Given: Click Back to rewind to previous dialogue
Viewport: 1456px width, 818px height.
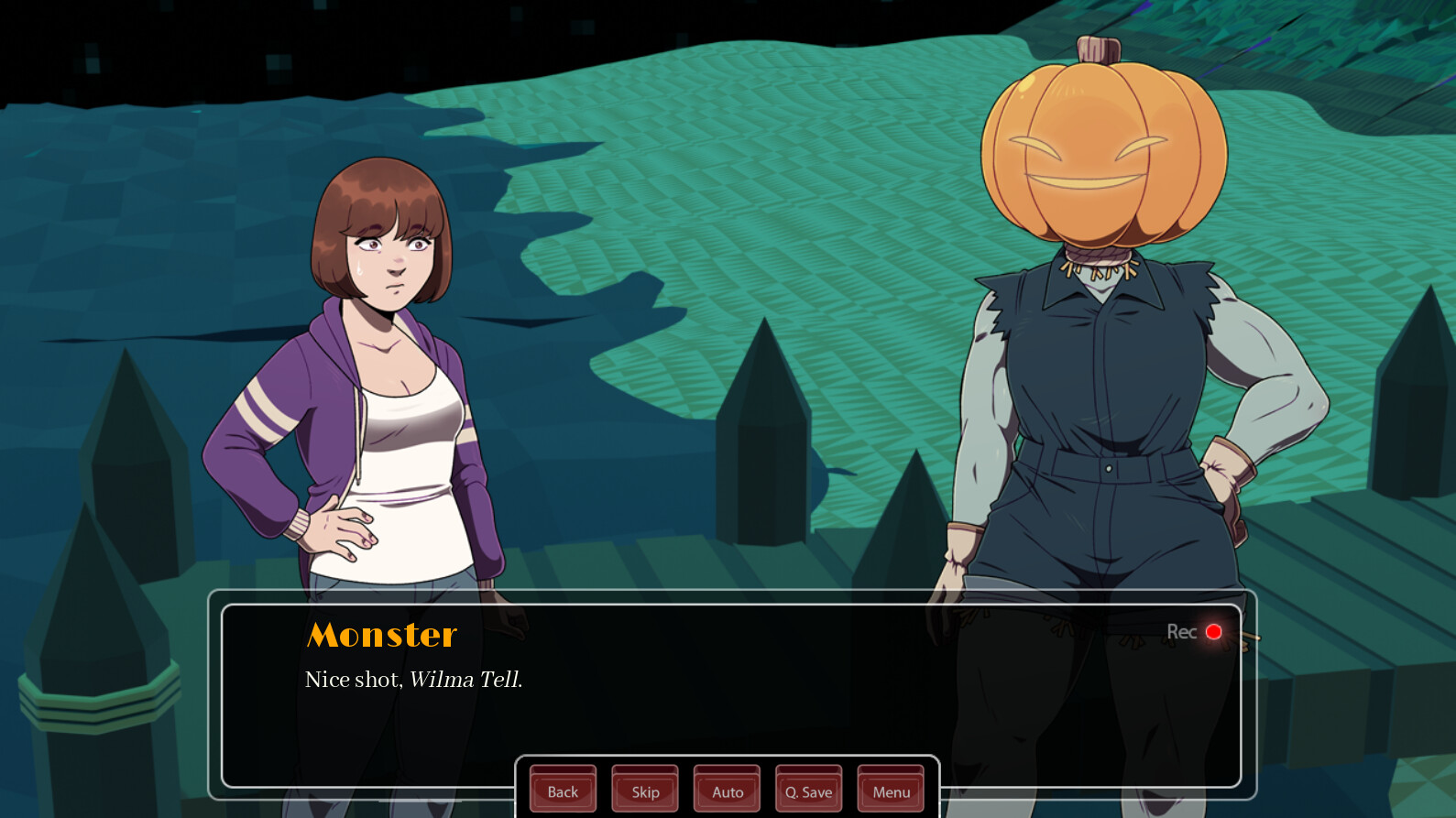Looking at the screenshot, I should coord(562,790).
